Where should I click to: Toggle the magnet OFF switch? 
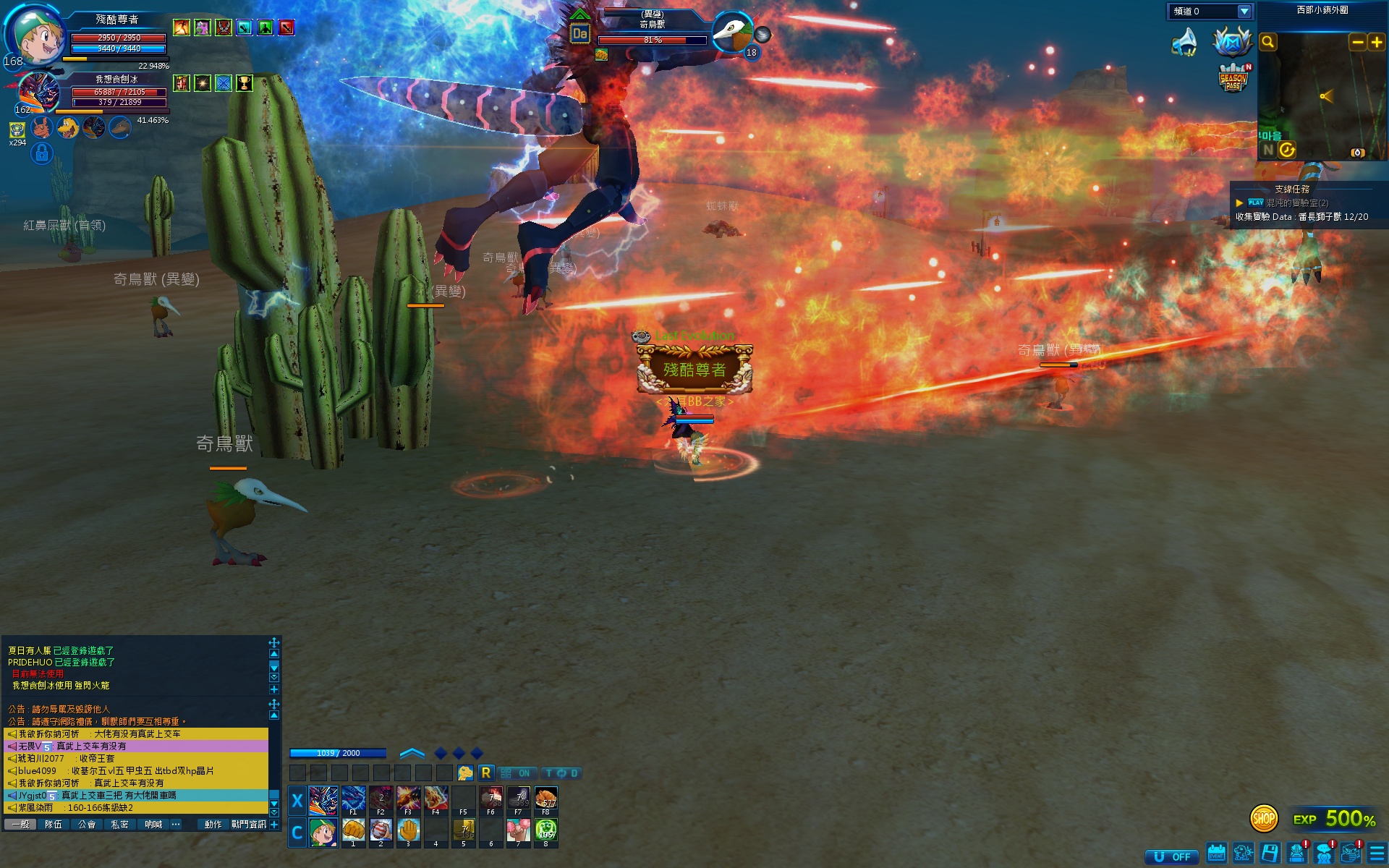[1172, 856]
